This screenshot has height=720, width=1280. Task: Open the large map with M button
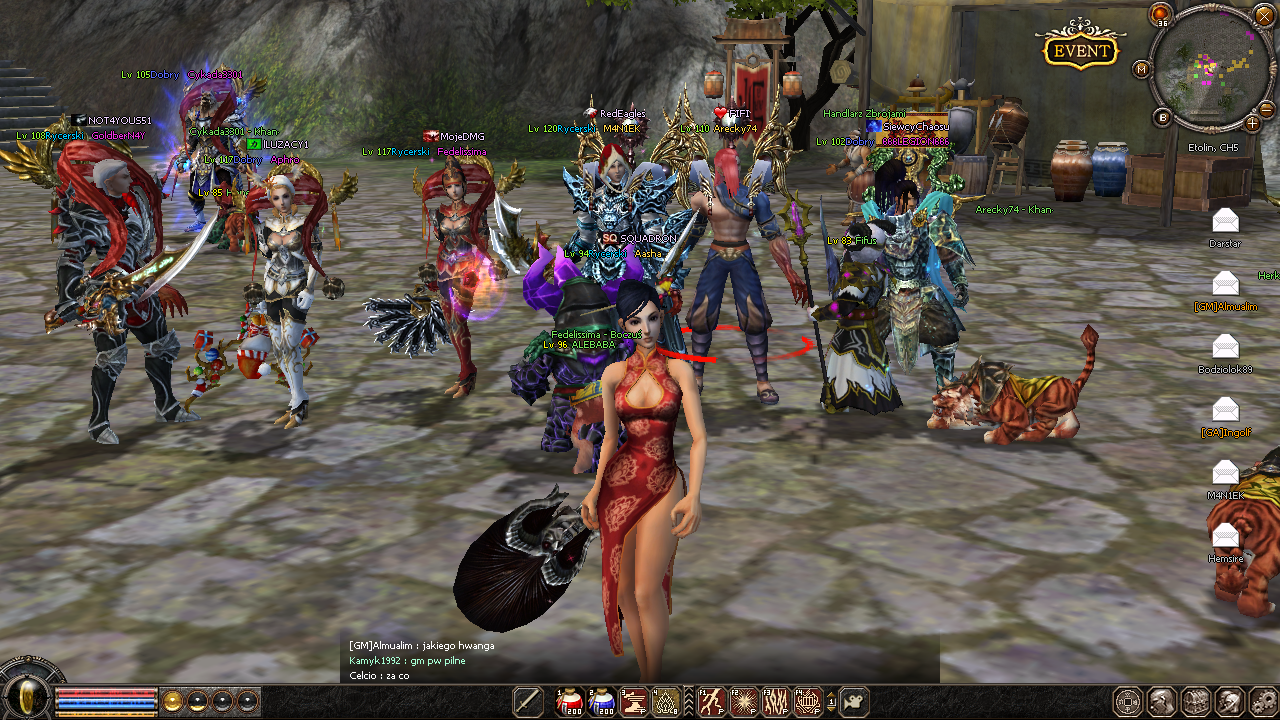pyautogui.click(x=1142, y=69)
